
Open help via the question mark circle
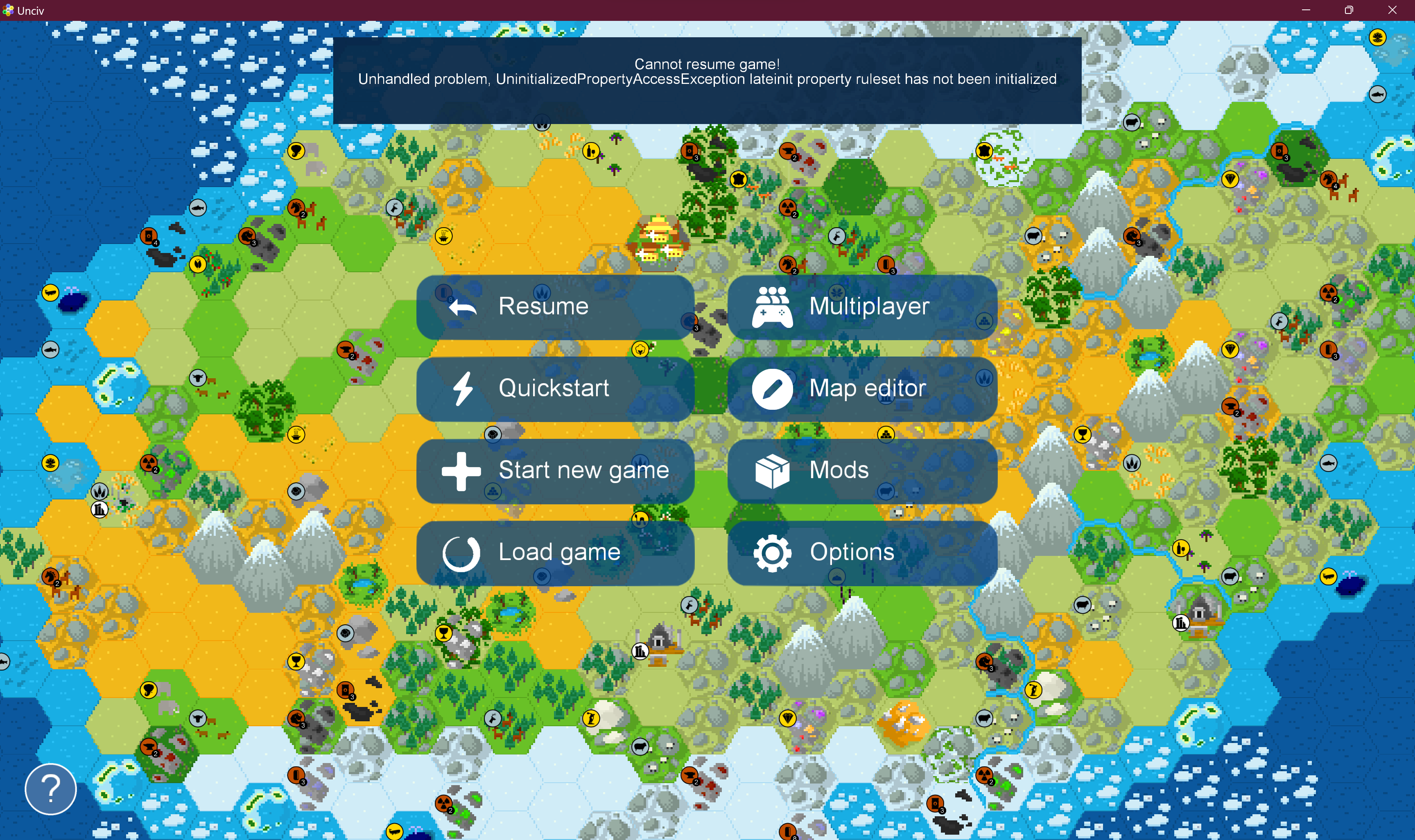pos(50,788)
